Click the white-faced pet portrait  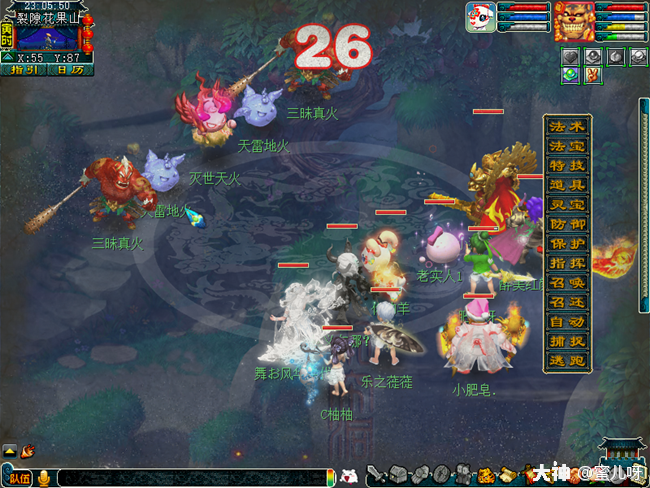coord(480,18)
